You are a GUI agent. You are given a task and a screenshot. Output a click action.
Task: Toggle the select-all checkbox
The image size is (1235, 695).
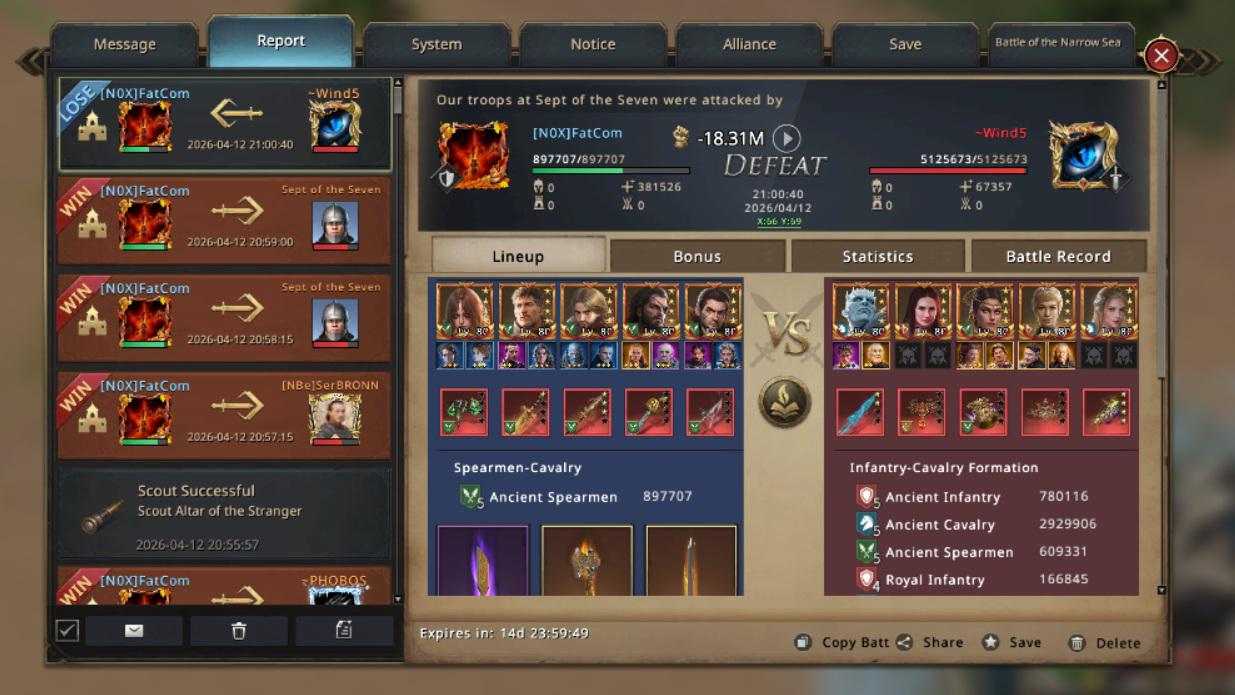click(67, 630)
